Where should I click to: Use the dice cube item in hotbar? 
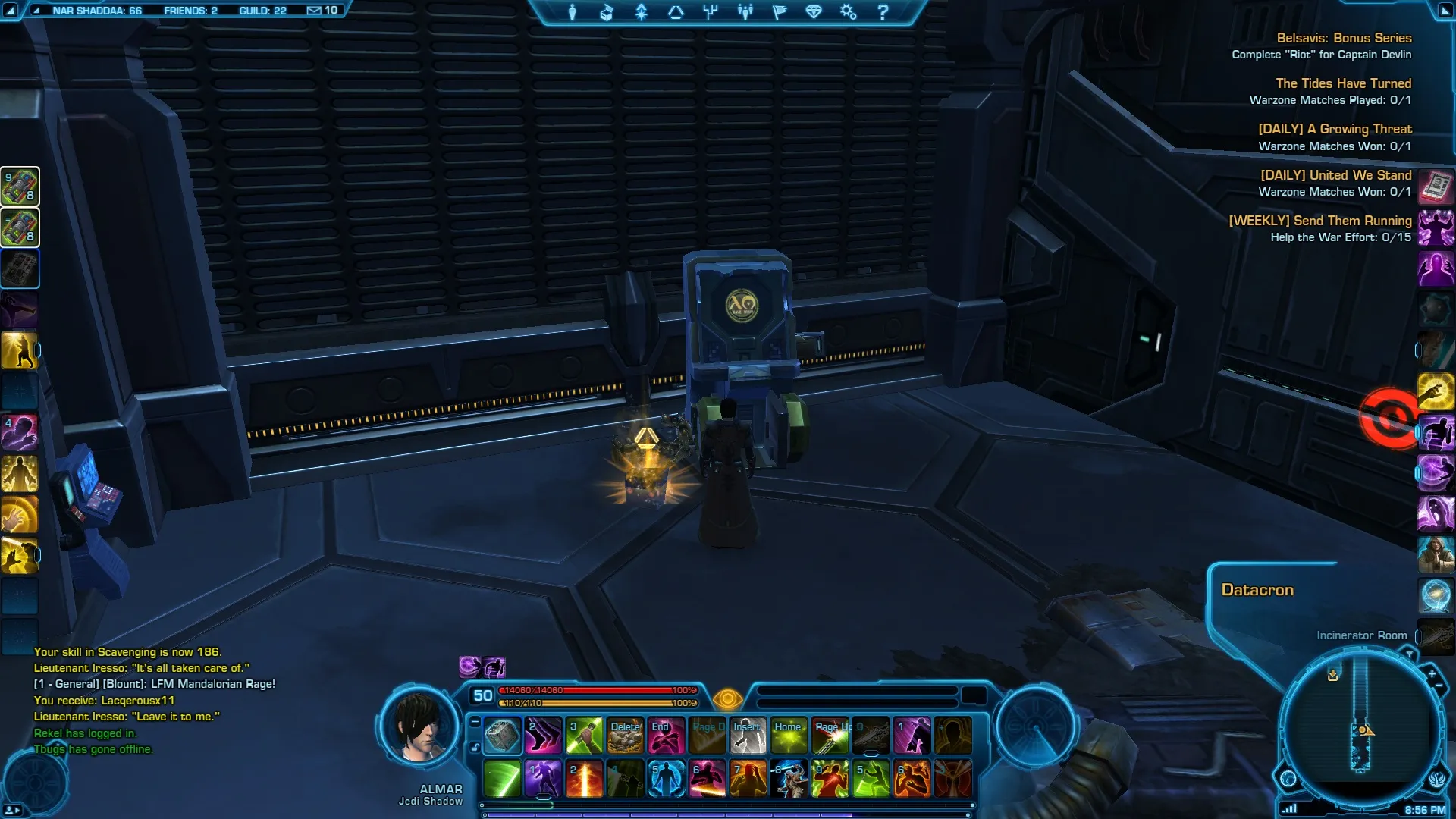pyautogui.click(x=502, y=736)
